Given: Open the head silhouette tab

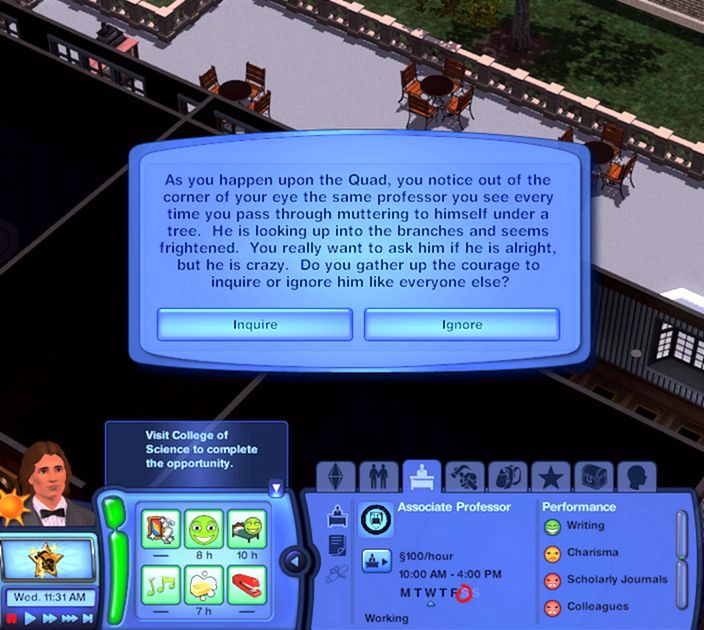Looking at the screenshot, I should (x=635, y=477).
